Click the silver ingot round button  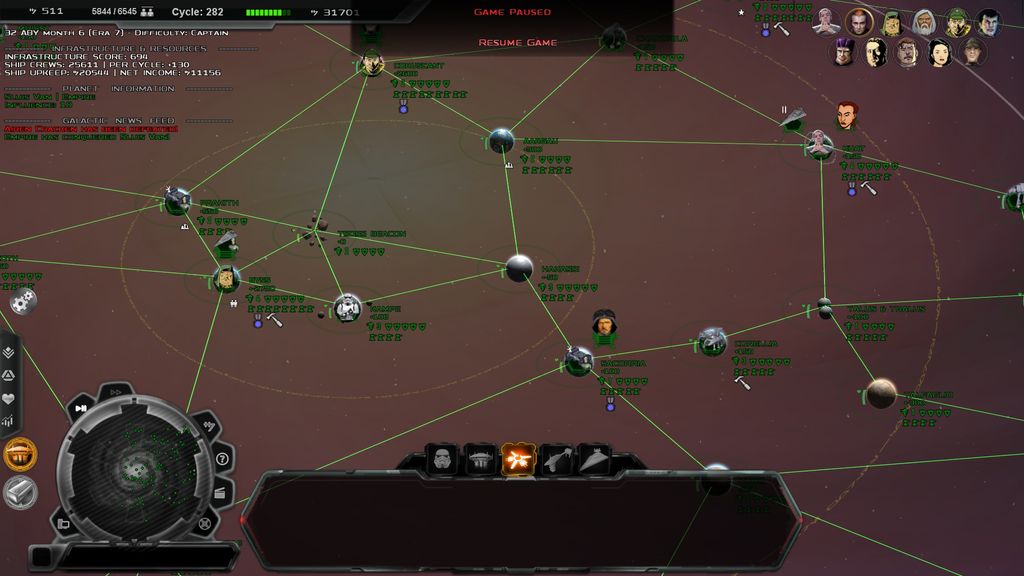coord(20,491)
